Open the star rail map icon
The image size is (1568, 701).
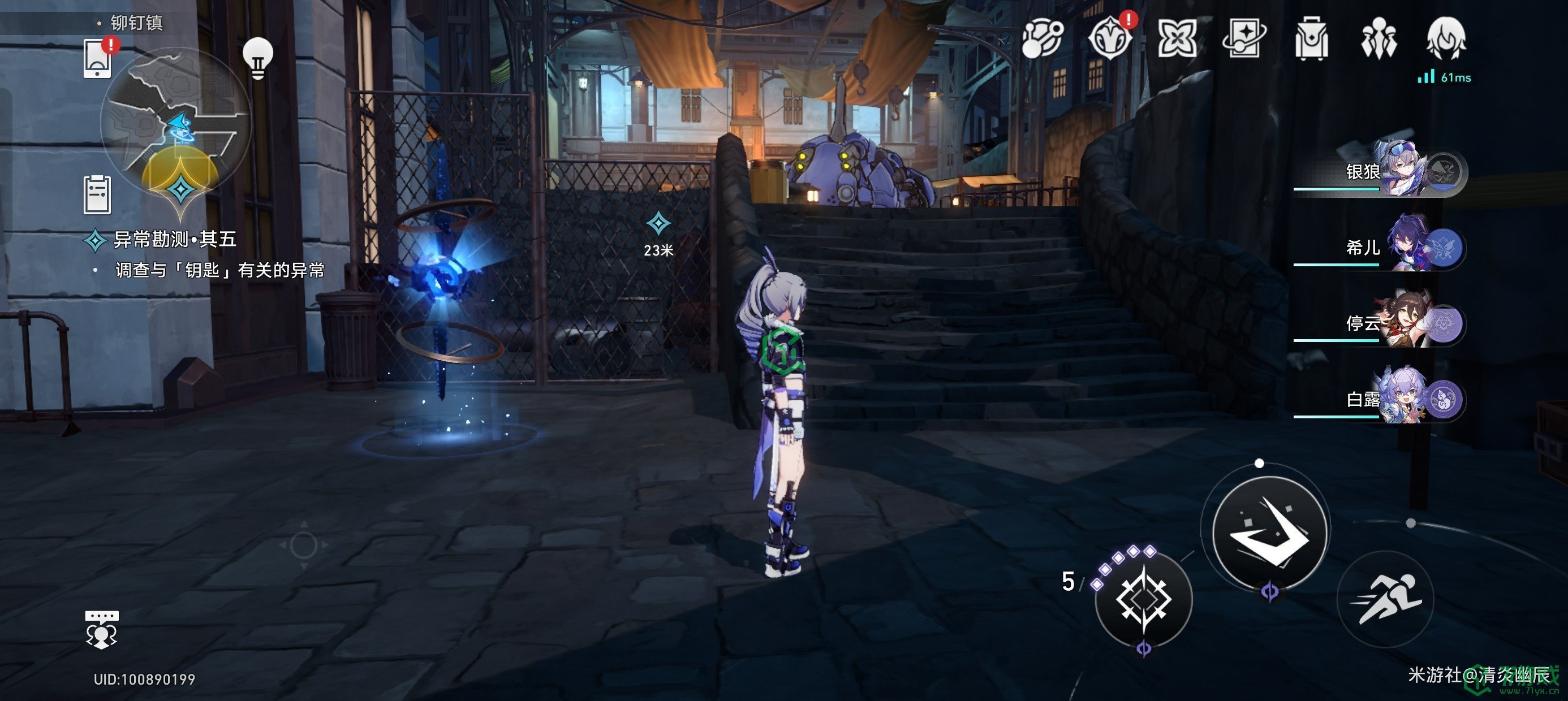[1042, 39]
